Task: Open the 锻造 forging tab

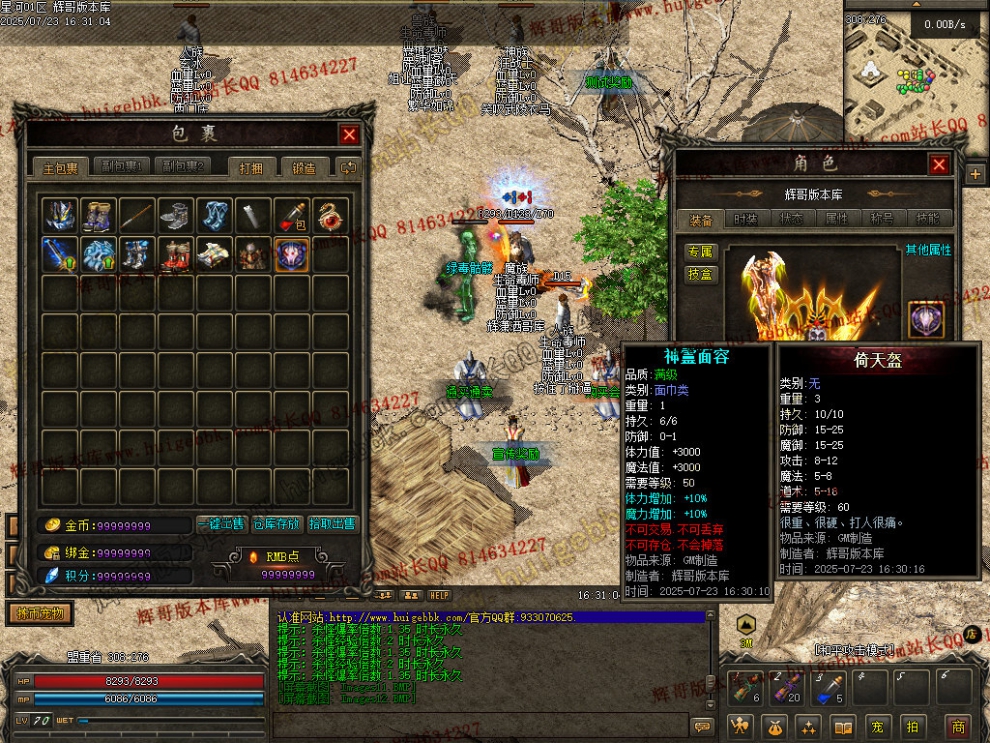Action: tap(304, 168)
